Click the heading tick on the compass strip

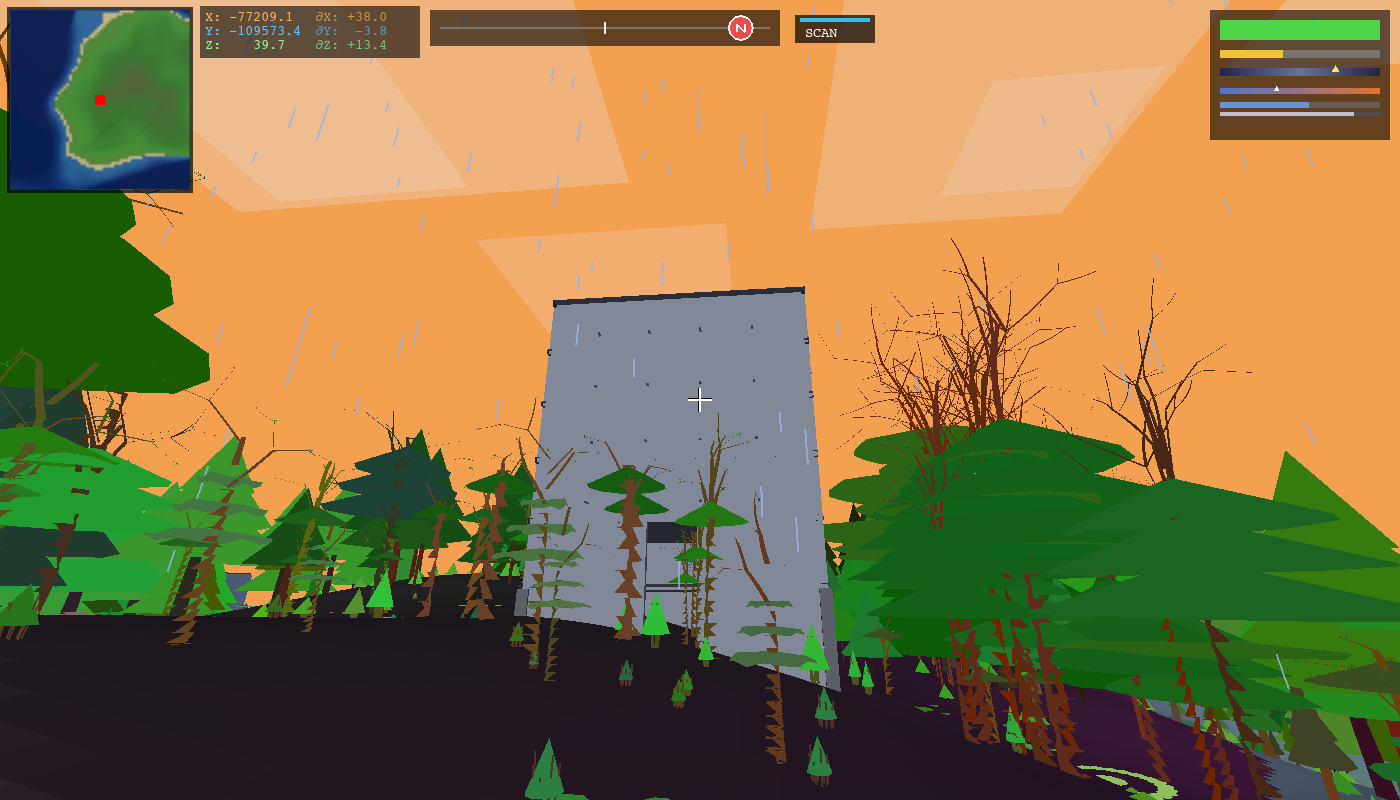605,28
